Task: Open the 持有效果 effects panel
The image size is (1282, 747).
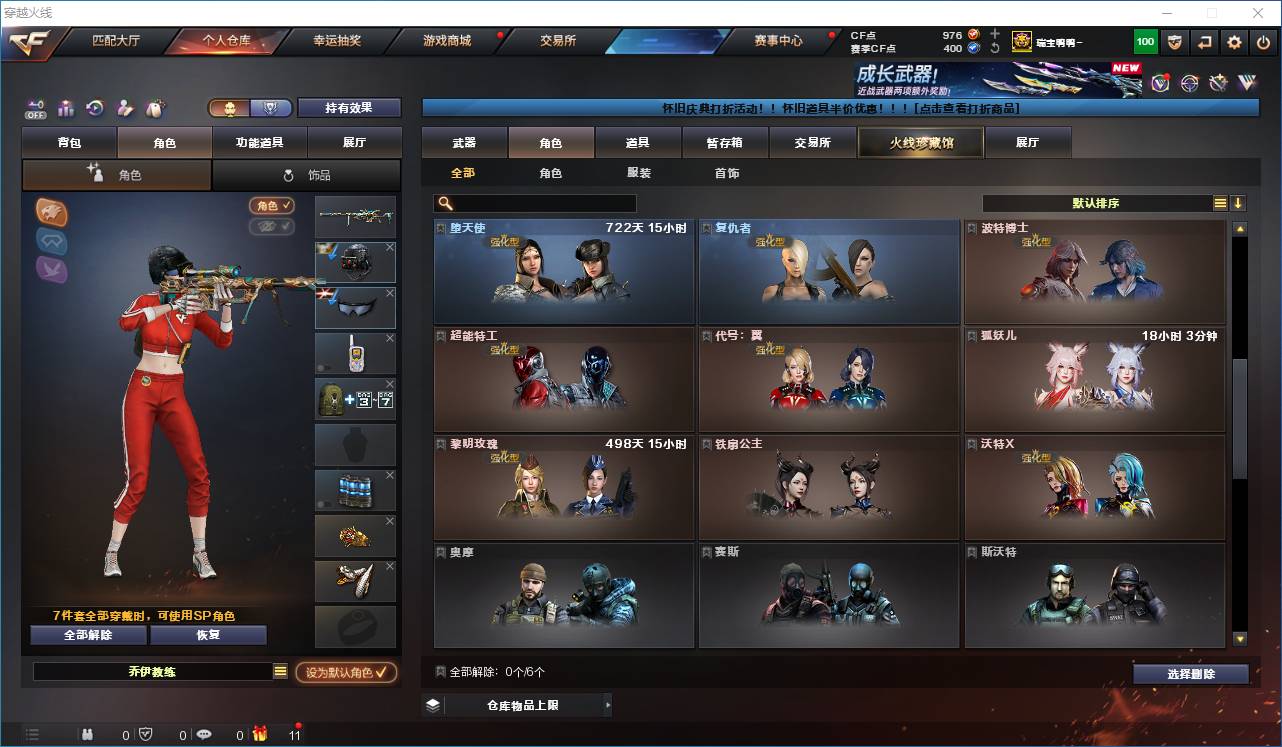Action: click(x=347, y=107)
